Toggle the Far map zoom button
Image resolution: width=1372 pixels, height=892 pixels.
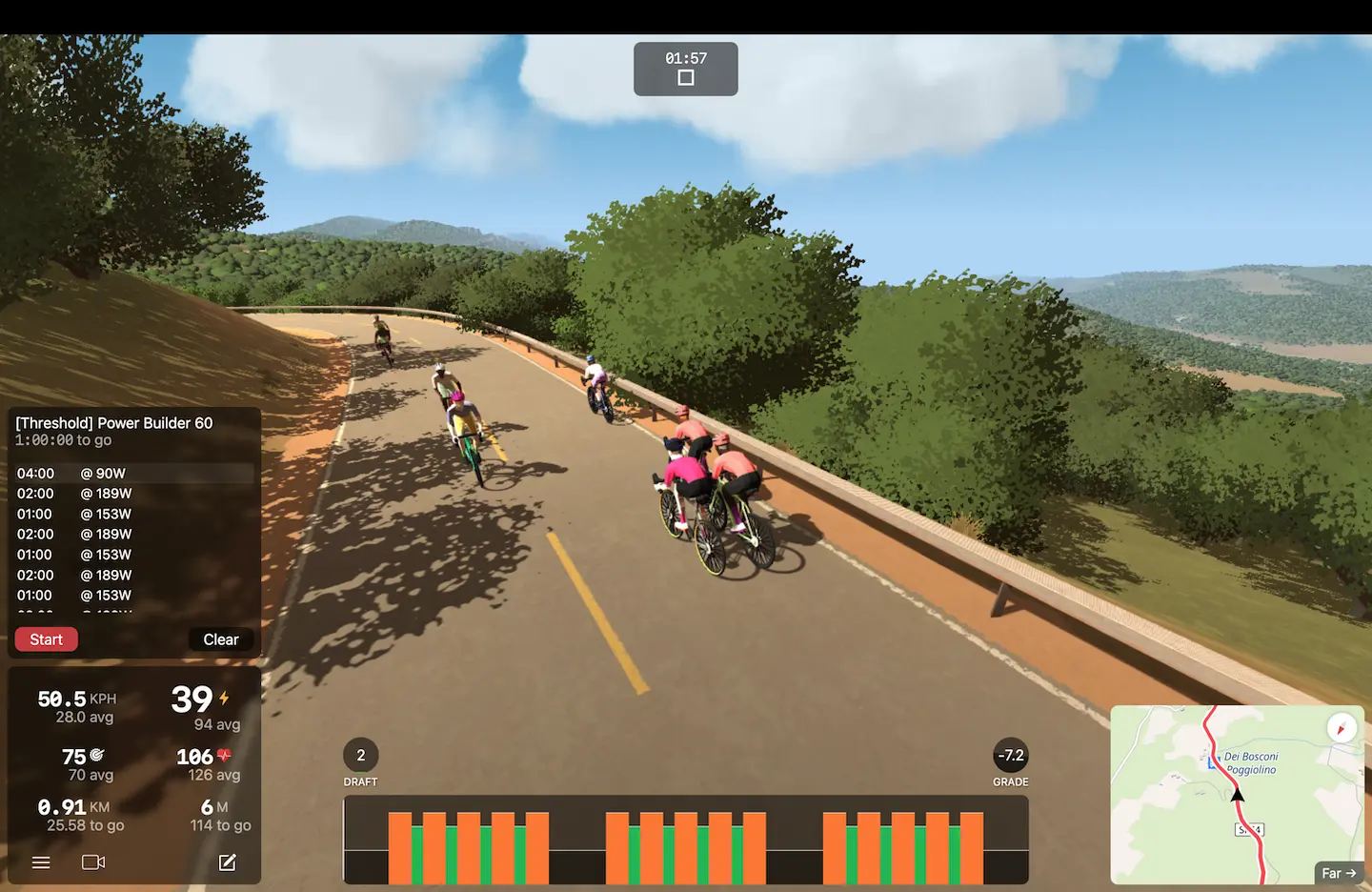click(1338, 873)
